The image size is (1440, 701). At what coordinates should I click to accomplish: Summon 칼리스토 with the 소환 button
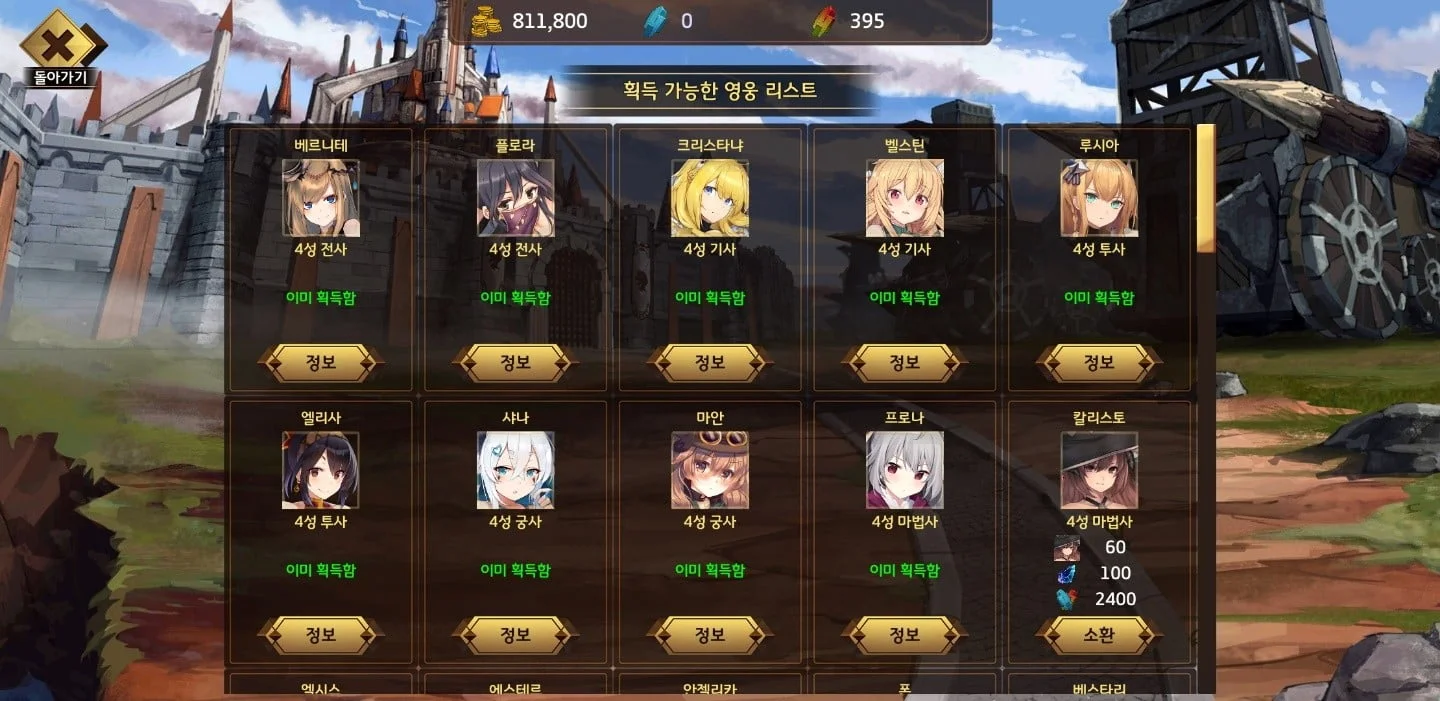1098,635
